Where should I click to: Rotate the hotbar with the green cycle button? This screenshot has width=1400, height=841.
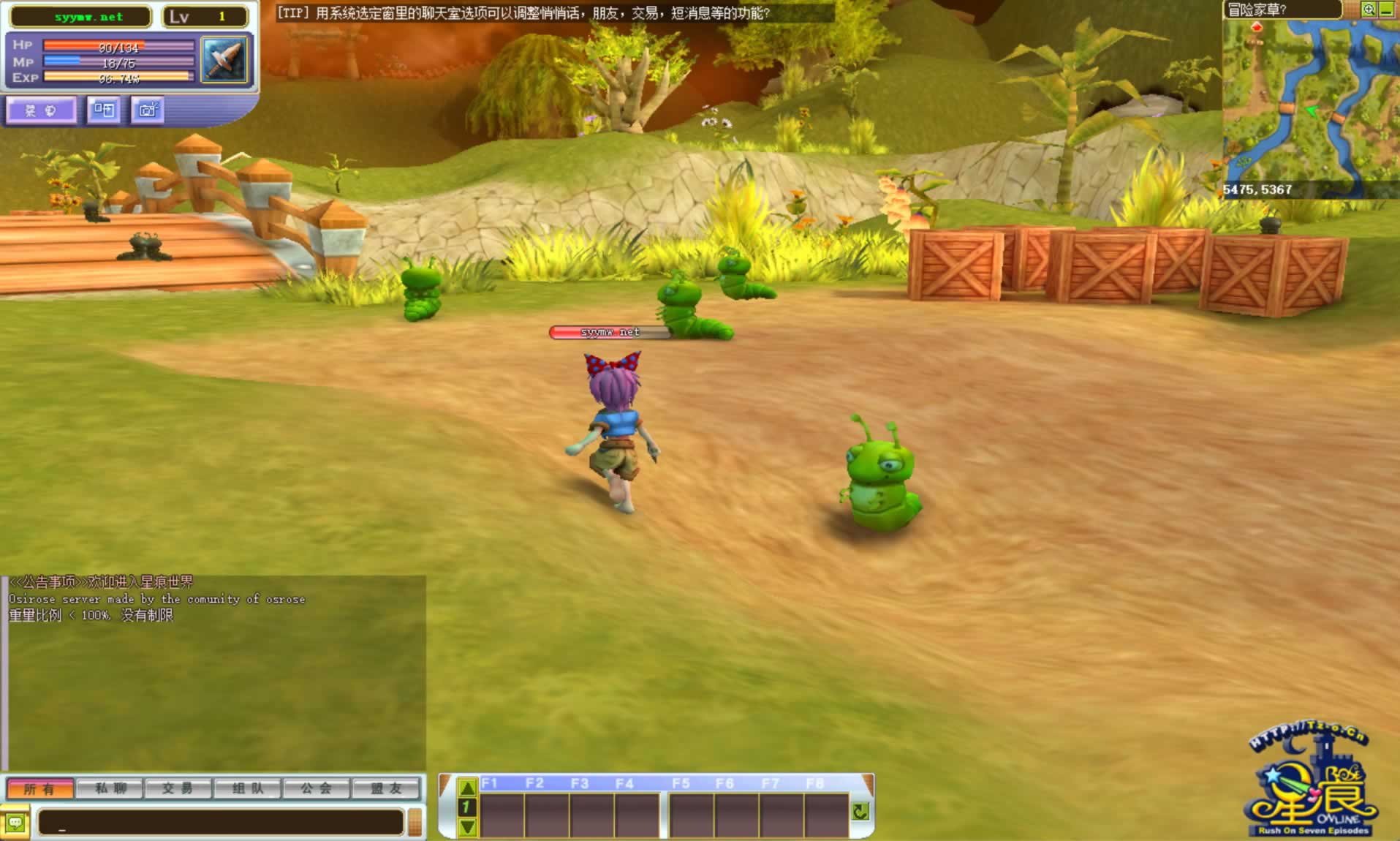click(860, 811)
